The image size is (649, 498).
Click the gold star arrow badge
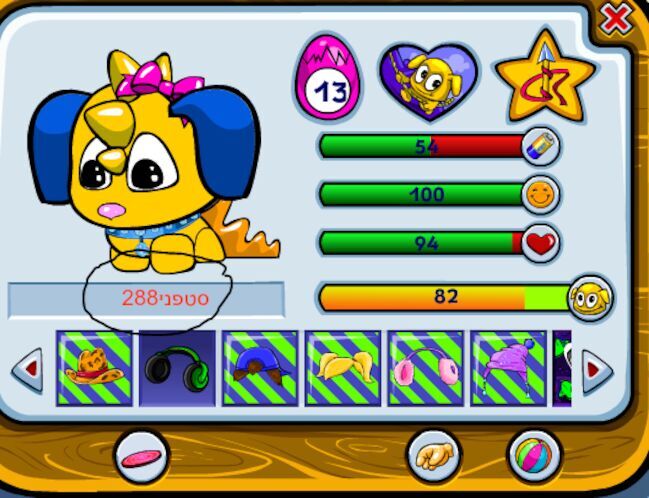(x=545, y=76)
